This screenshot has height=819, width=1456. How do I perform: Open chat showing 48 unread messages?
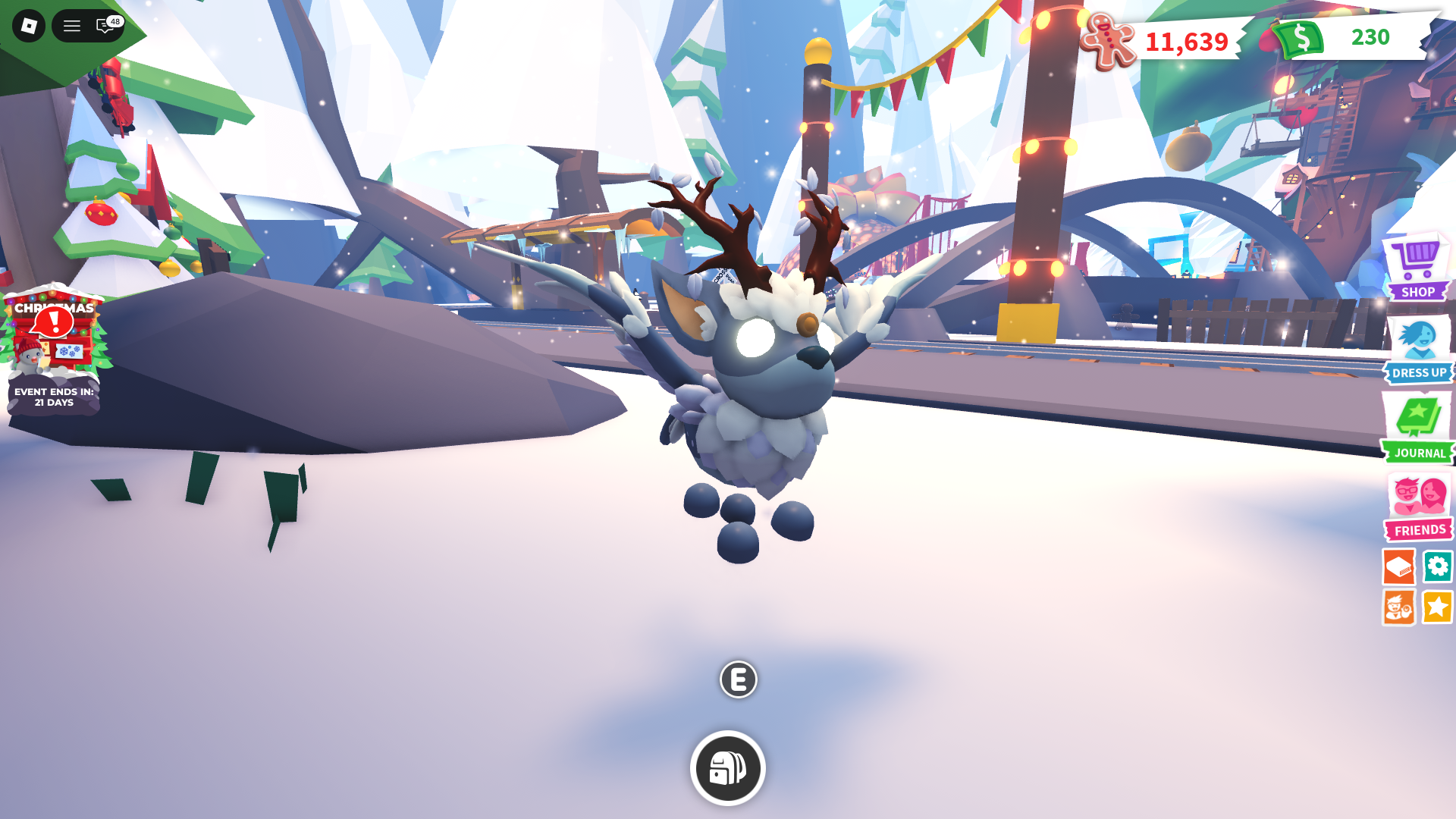[104, 26]
